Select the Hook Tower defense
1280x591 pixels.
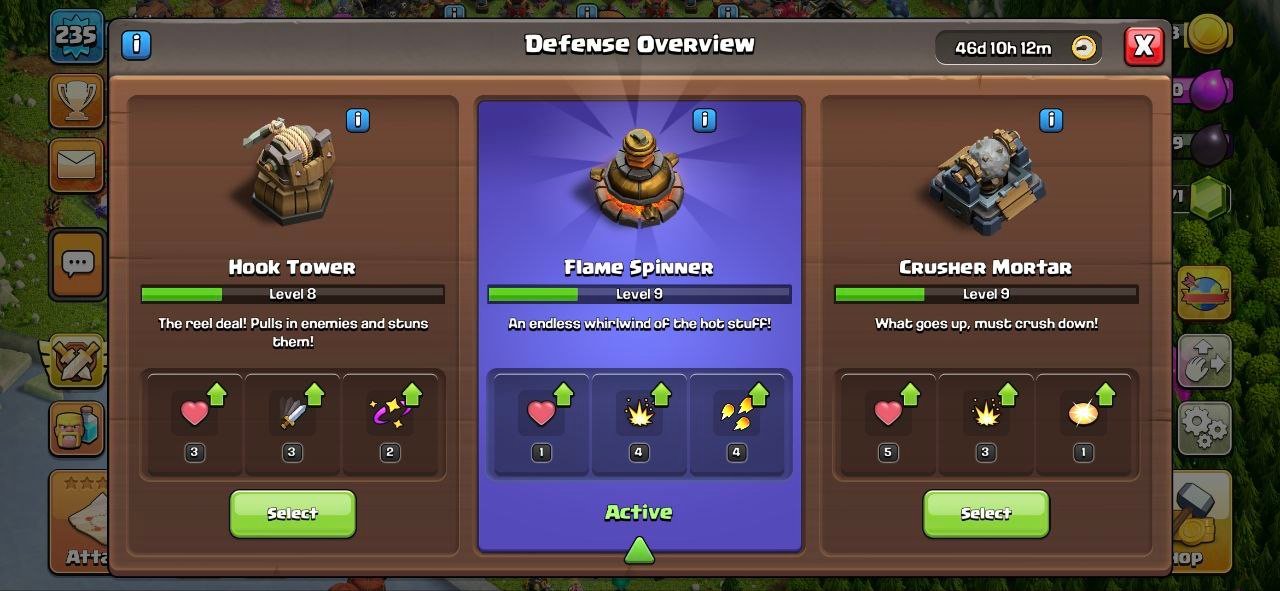tap(292, 513)
